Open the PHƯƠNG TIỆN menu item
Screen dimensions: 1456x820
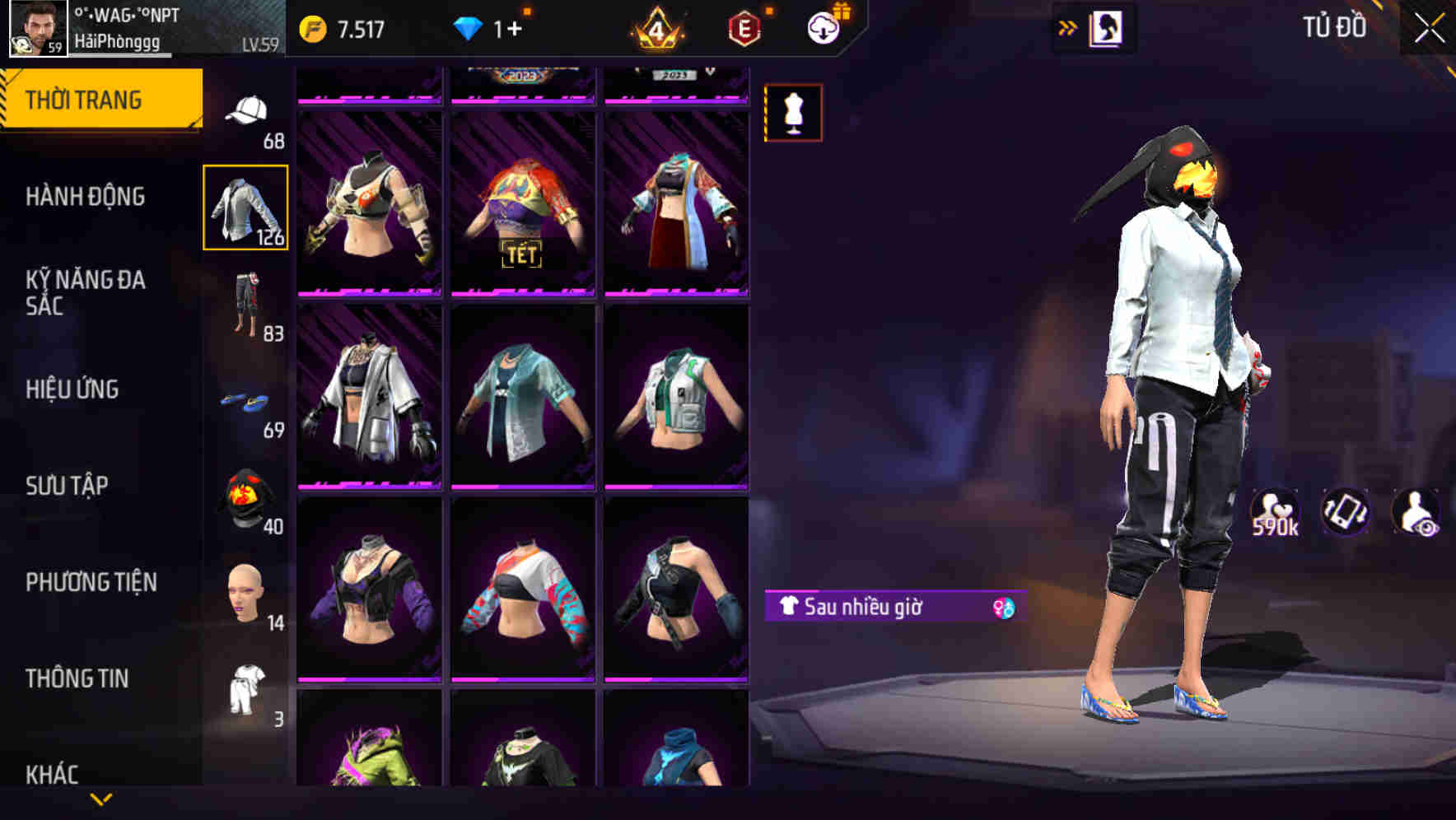click(x=91, y=581)
